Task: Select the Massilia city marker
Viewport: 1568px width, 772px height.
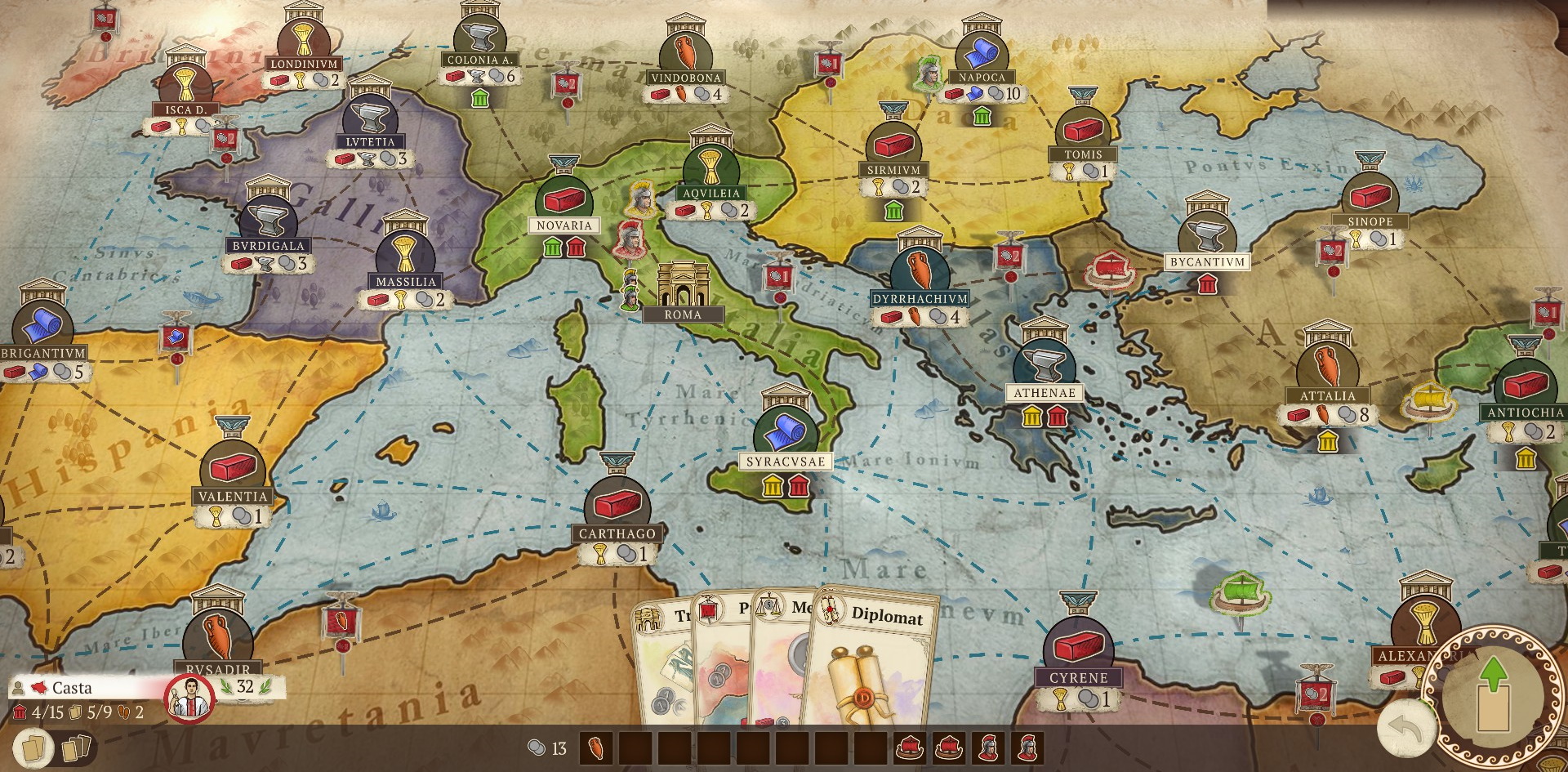Action: tap(406, 255)
